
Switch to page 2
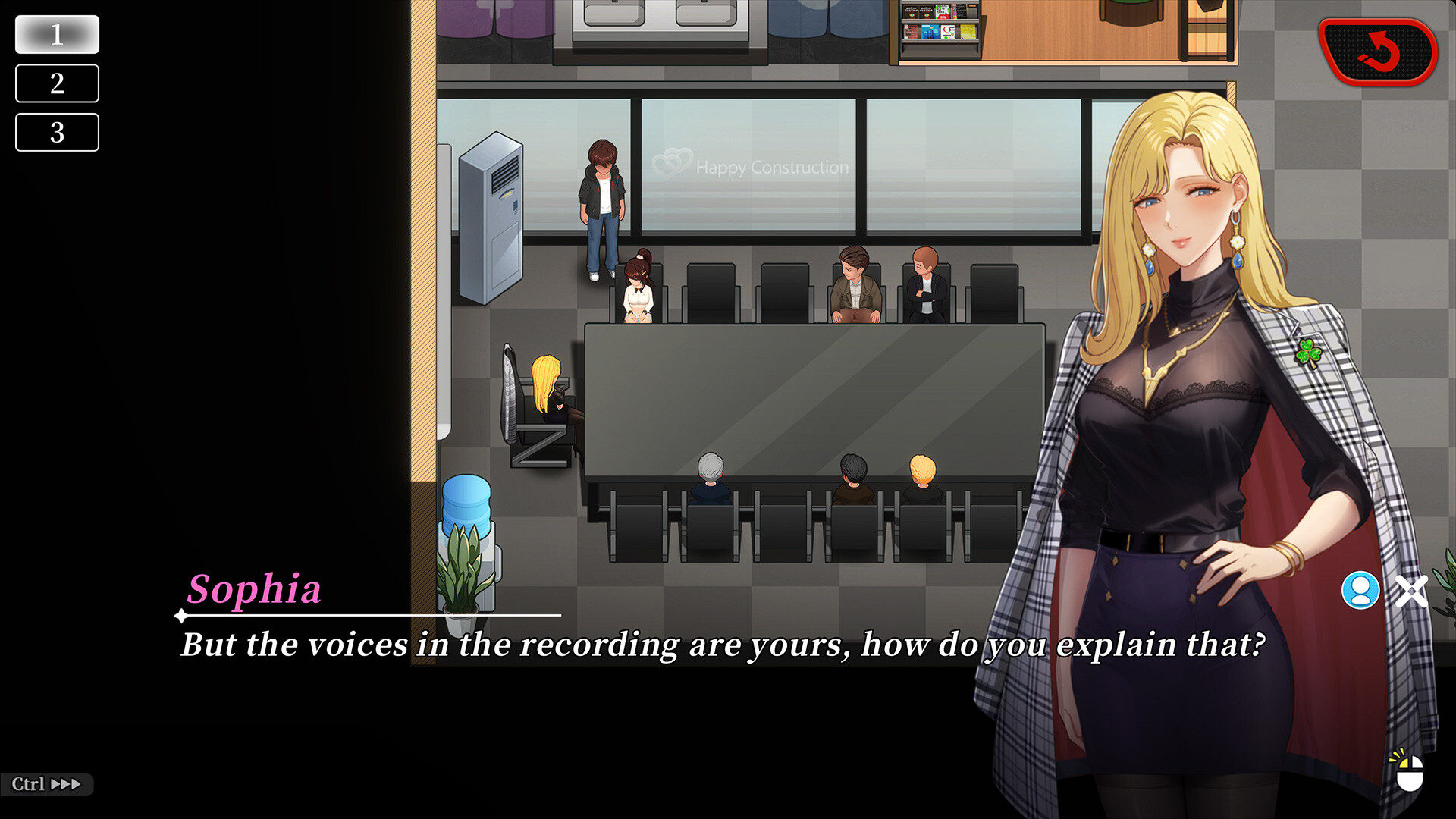click(57, 83)
